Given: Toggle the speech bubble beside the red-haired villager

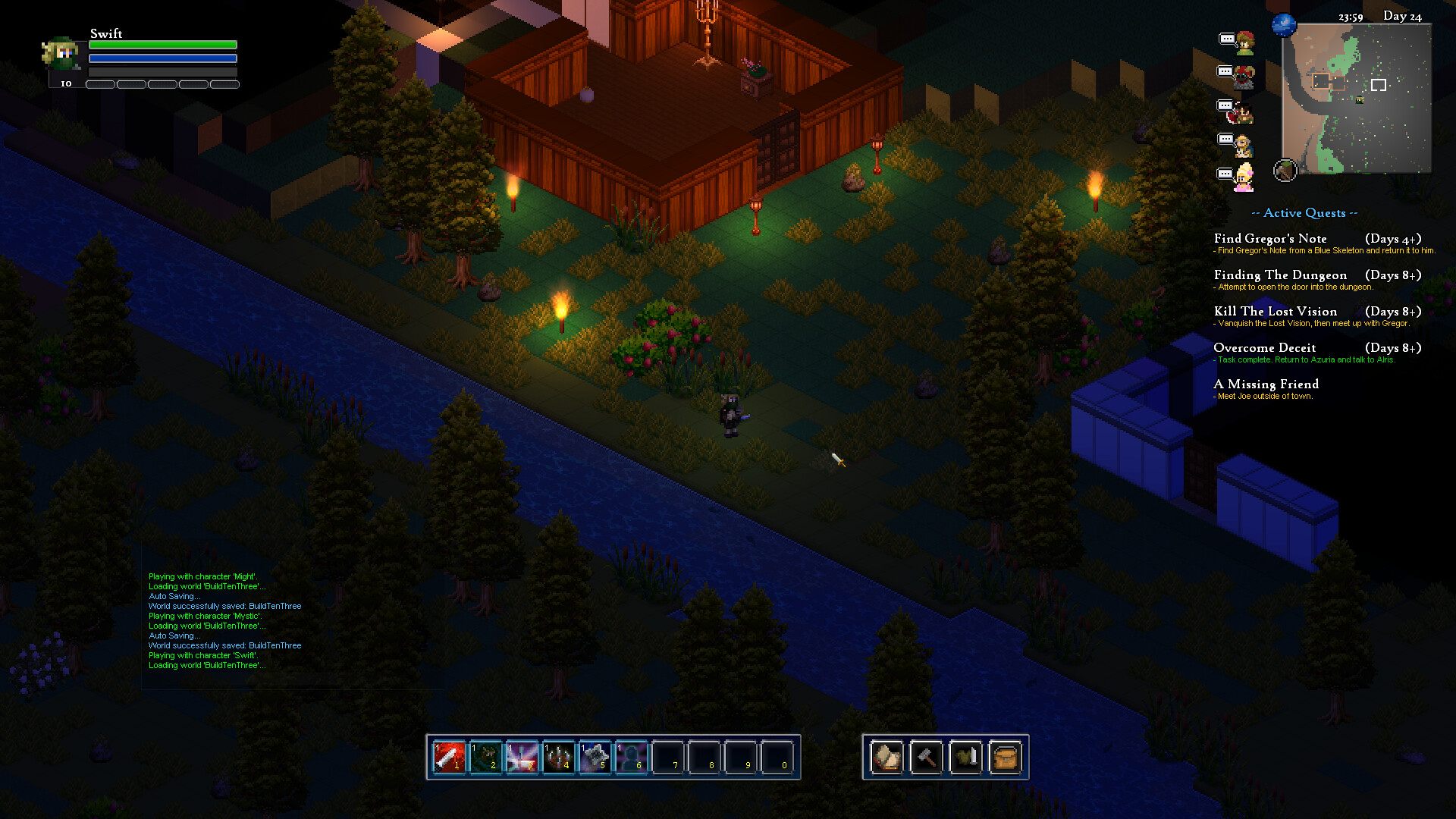Looking at the screenshot, I should click(x=1226, y=39).
